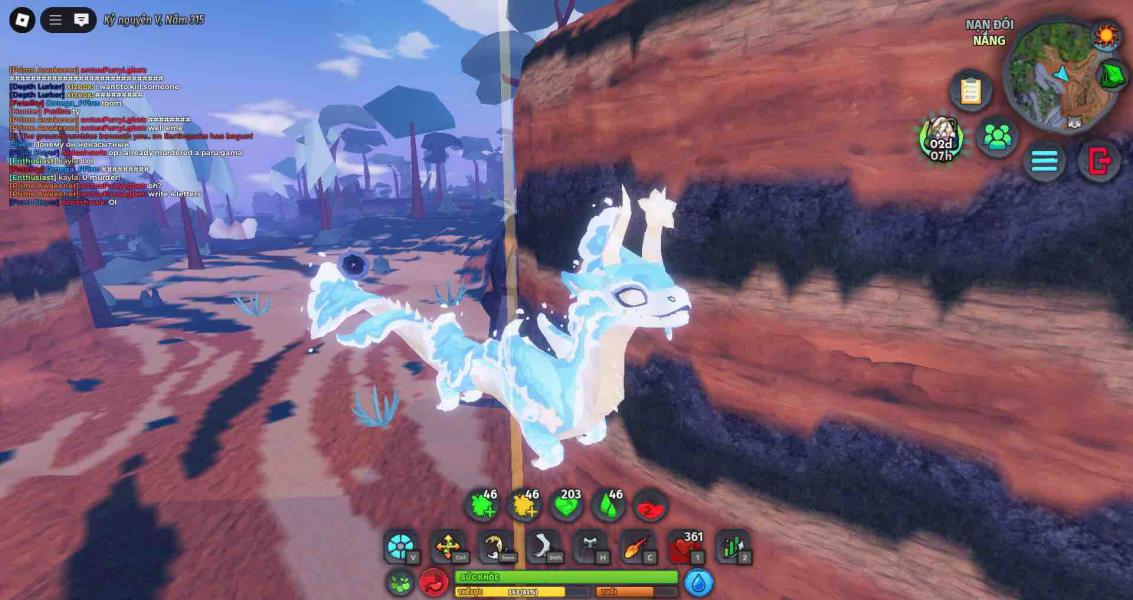
Task: Click the blue water drop button
Action: coord(698,582)
